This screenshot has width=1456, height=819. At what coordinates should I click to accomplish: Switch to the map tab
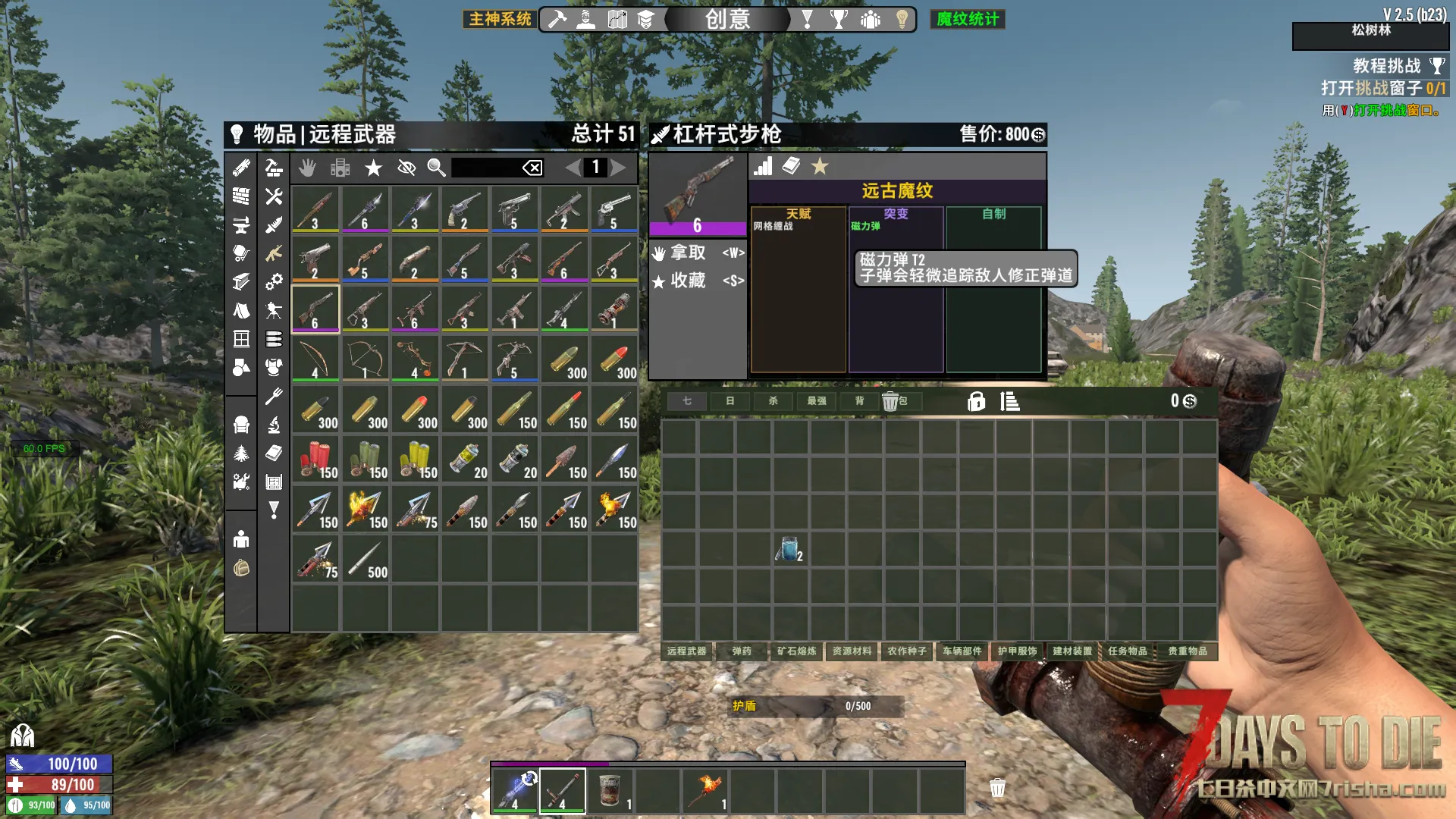coord(617,19)
